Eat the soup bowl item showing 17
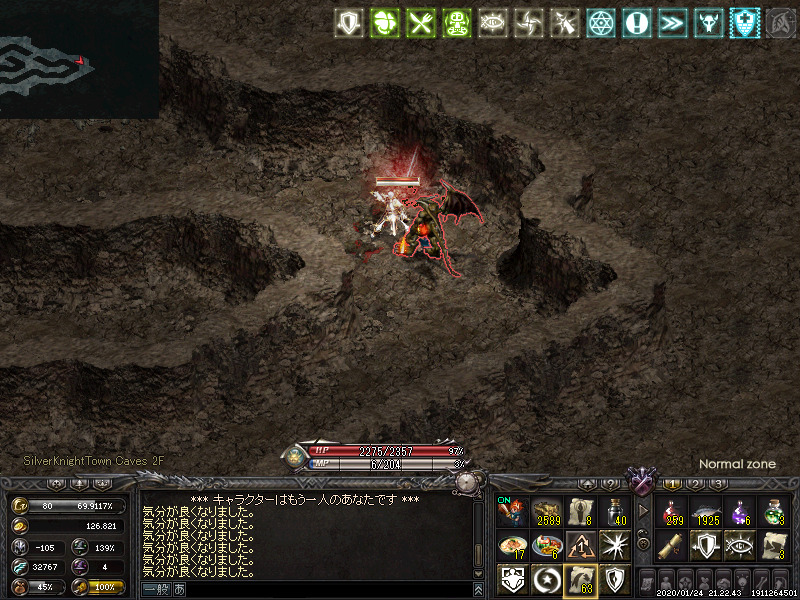This screenshot has height=600, width=800. (512, 546)
